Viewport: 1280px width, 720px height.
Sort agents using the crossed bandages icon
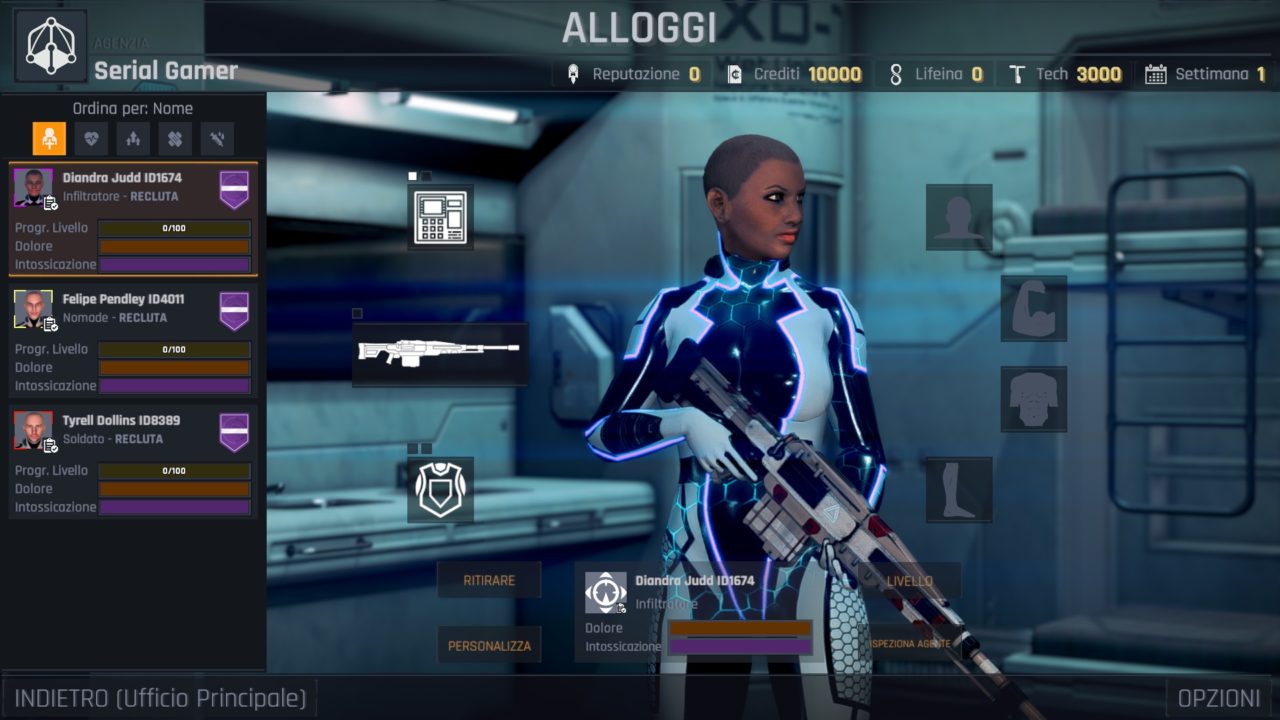click(x=175, y=139)
